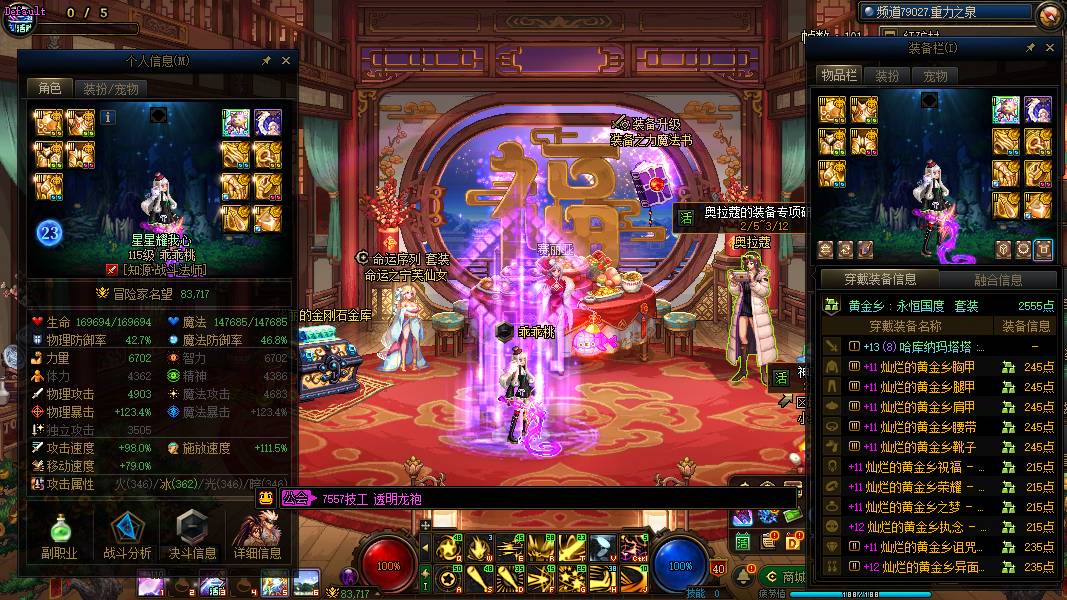Show the 决斗信息 duel information
The width and height of the screenshot is (1067, 600).
(x=191, y=536)
